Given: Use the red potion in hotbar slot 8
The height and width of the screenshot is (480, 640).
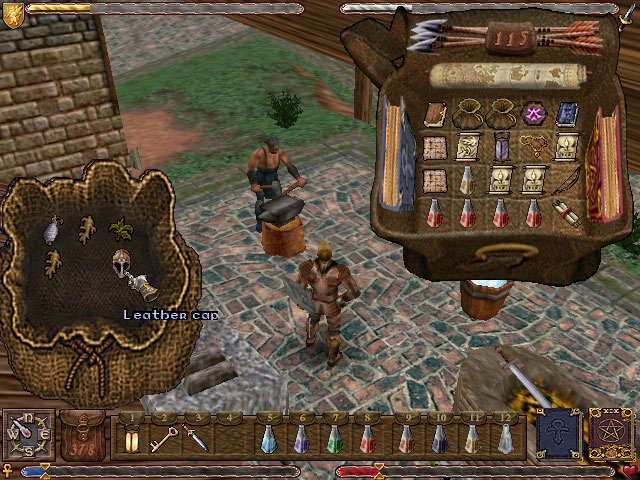Looking at the screenshot, I should (x=369, y=438).
